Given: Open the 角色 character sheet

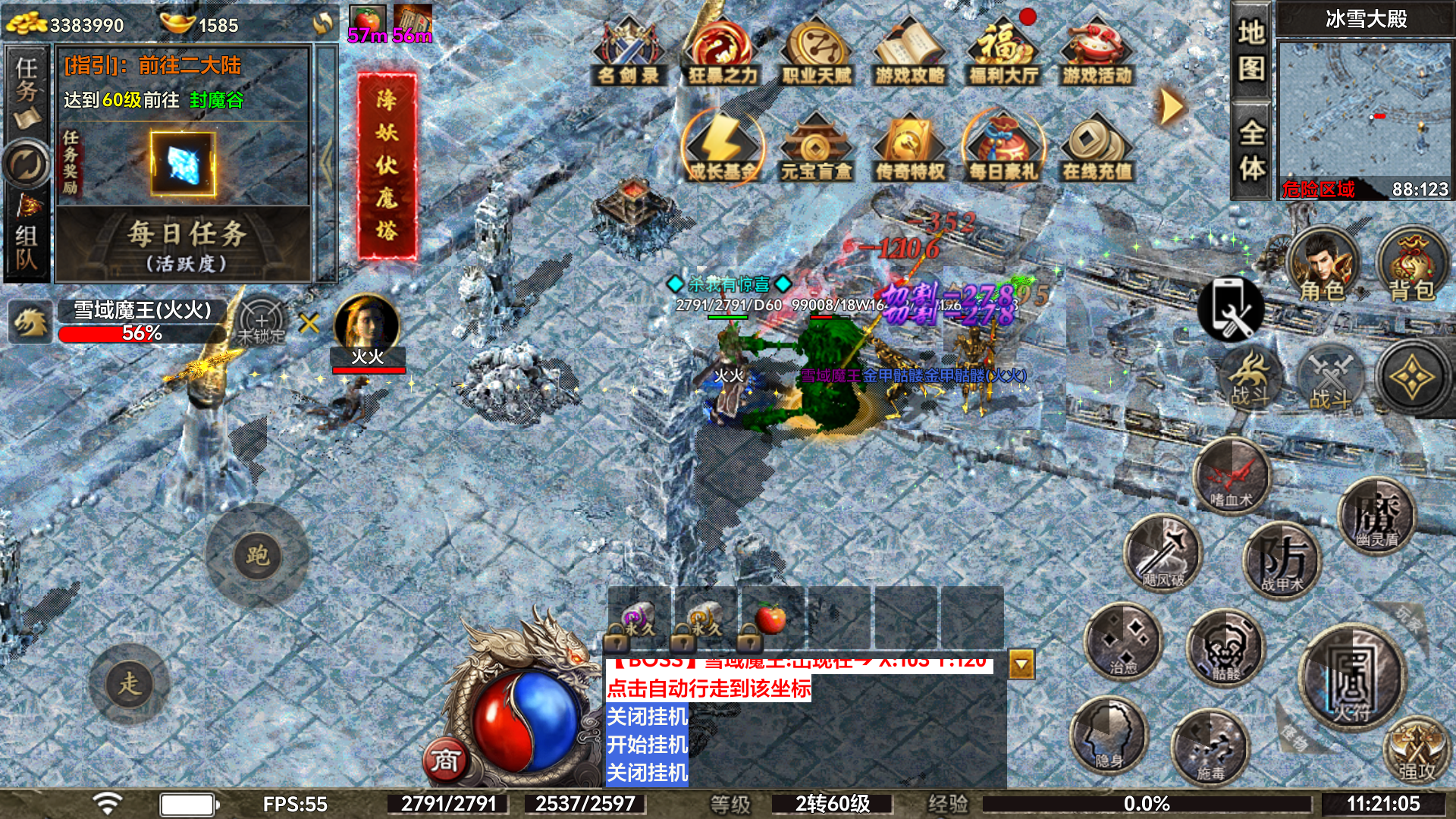Looking at the screenshot, I should point(1322,267).
